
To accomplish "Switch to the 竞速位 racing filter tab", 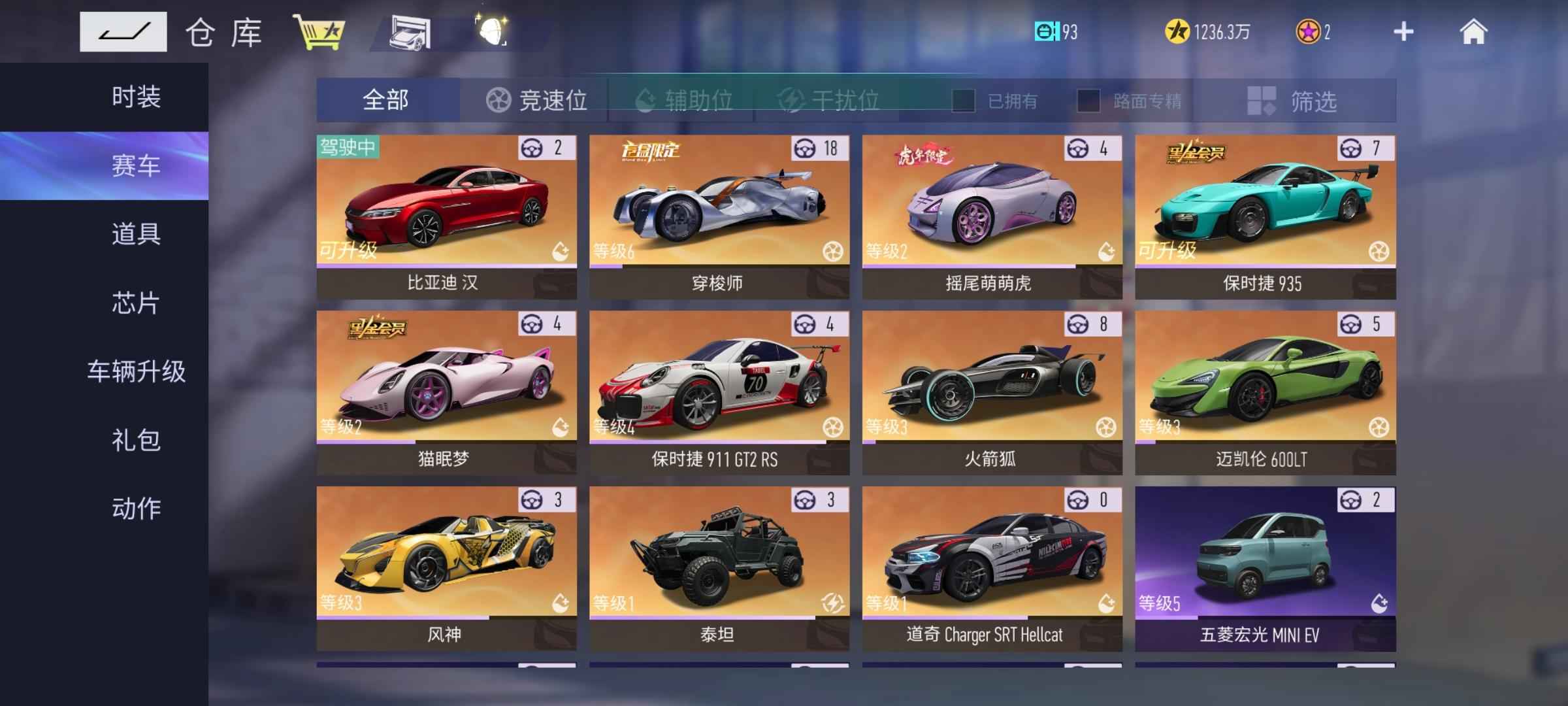I will point(536,101).
